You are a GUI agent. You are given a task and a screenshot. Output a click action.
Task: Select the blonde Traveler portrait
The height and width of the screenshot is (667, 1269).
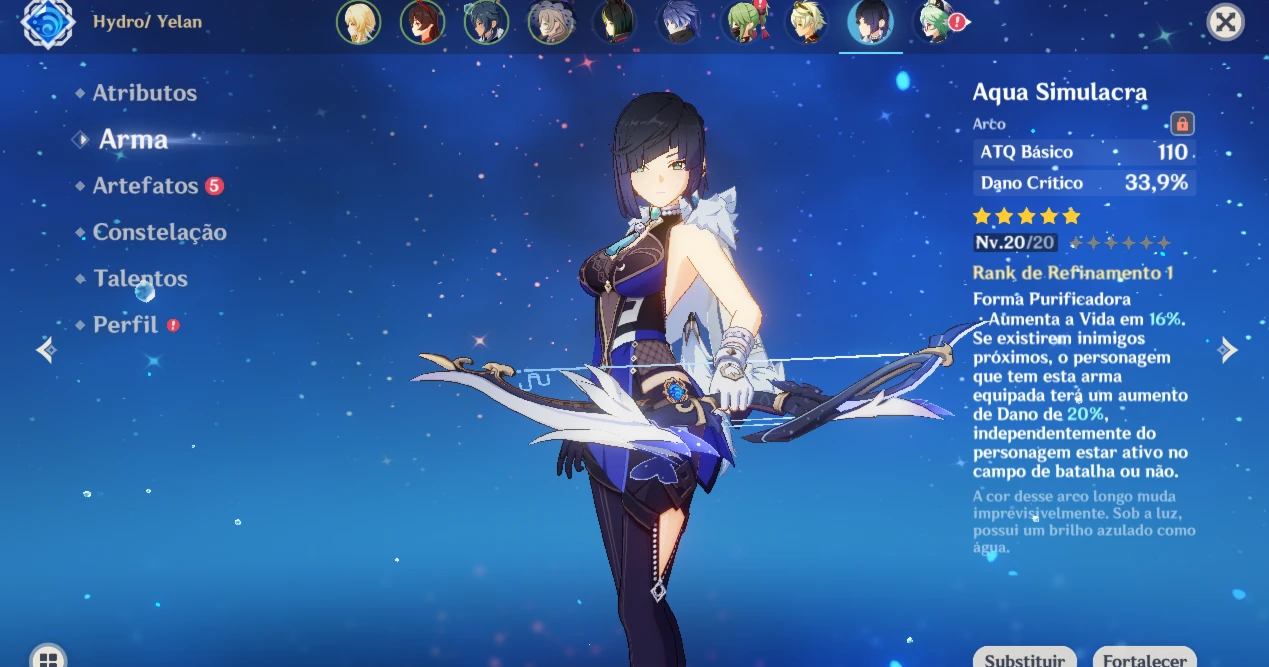pos(358,22)
